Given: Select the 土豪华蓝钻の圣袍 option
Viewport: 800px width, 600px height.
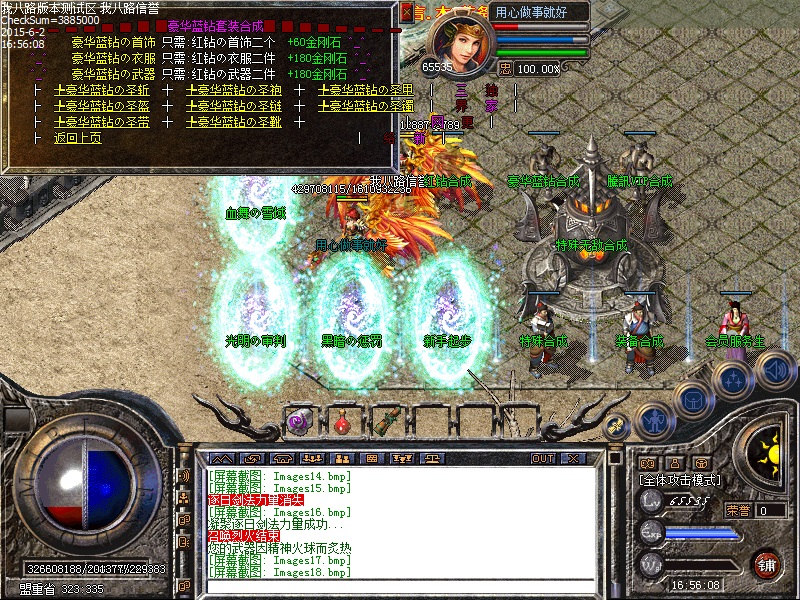Looking at the screenshot, I should (234, 90).
